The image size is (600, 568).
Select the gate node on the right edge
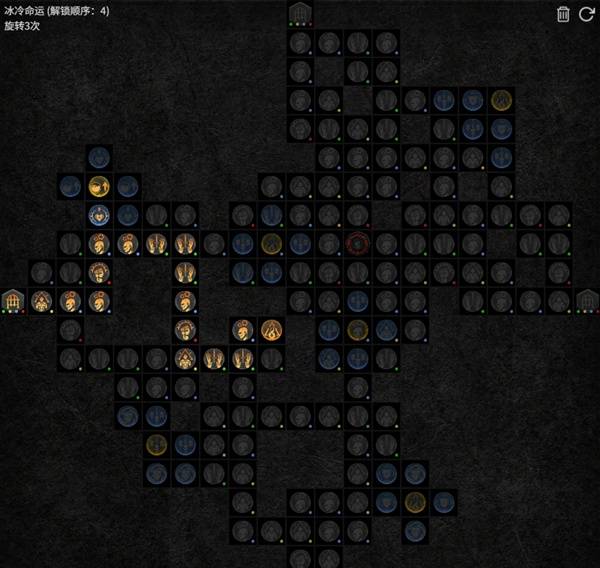588,300
